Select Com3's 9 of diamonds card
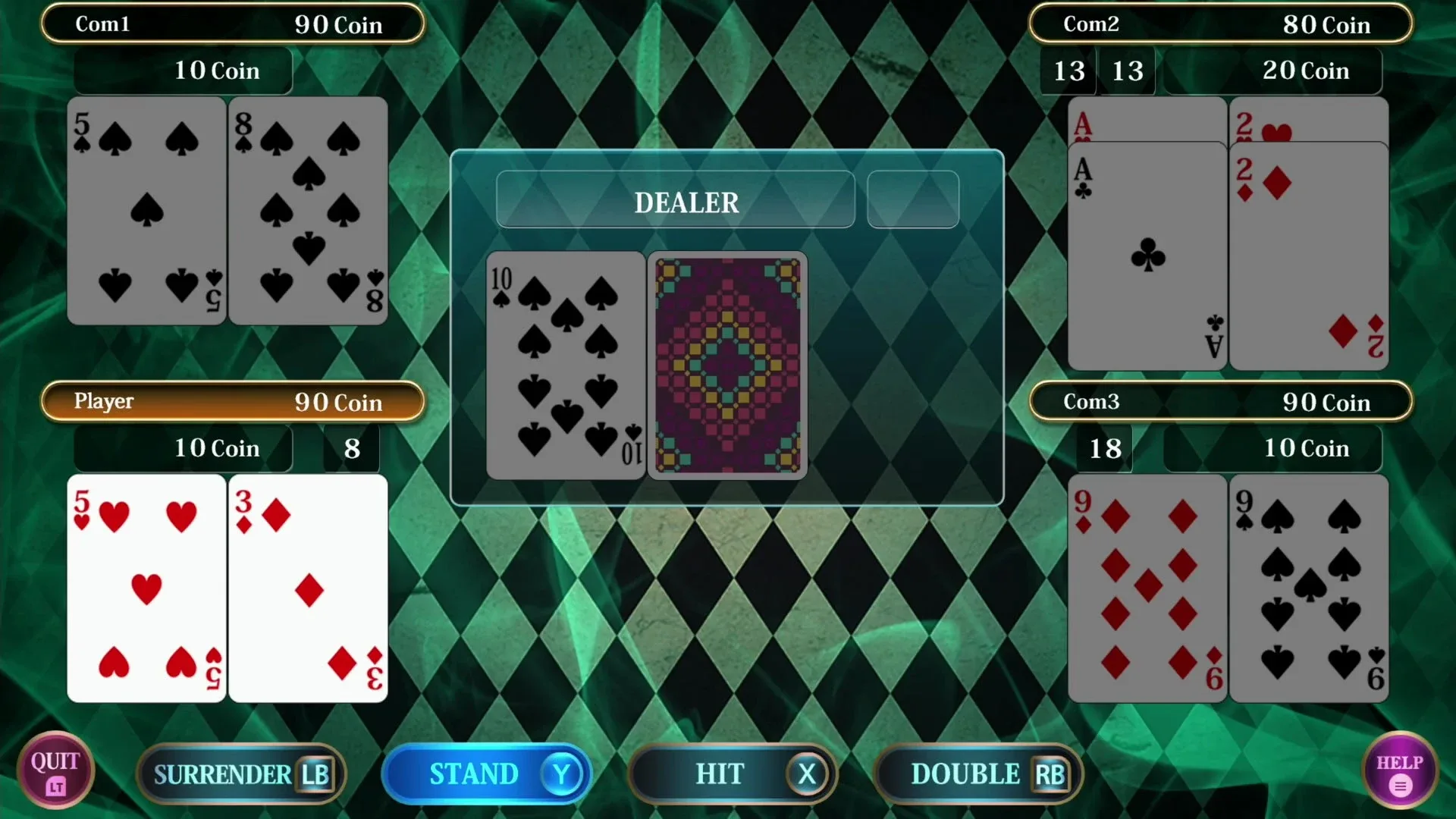 [1147, 588]
